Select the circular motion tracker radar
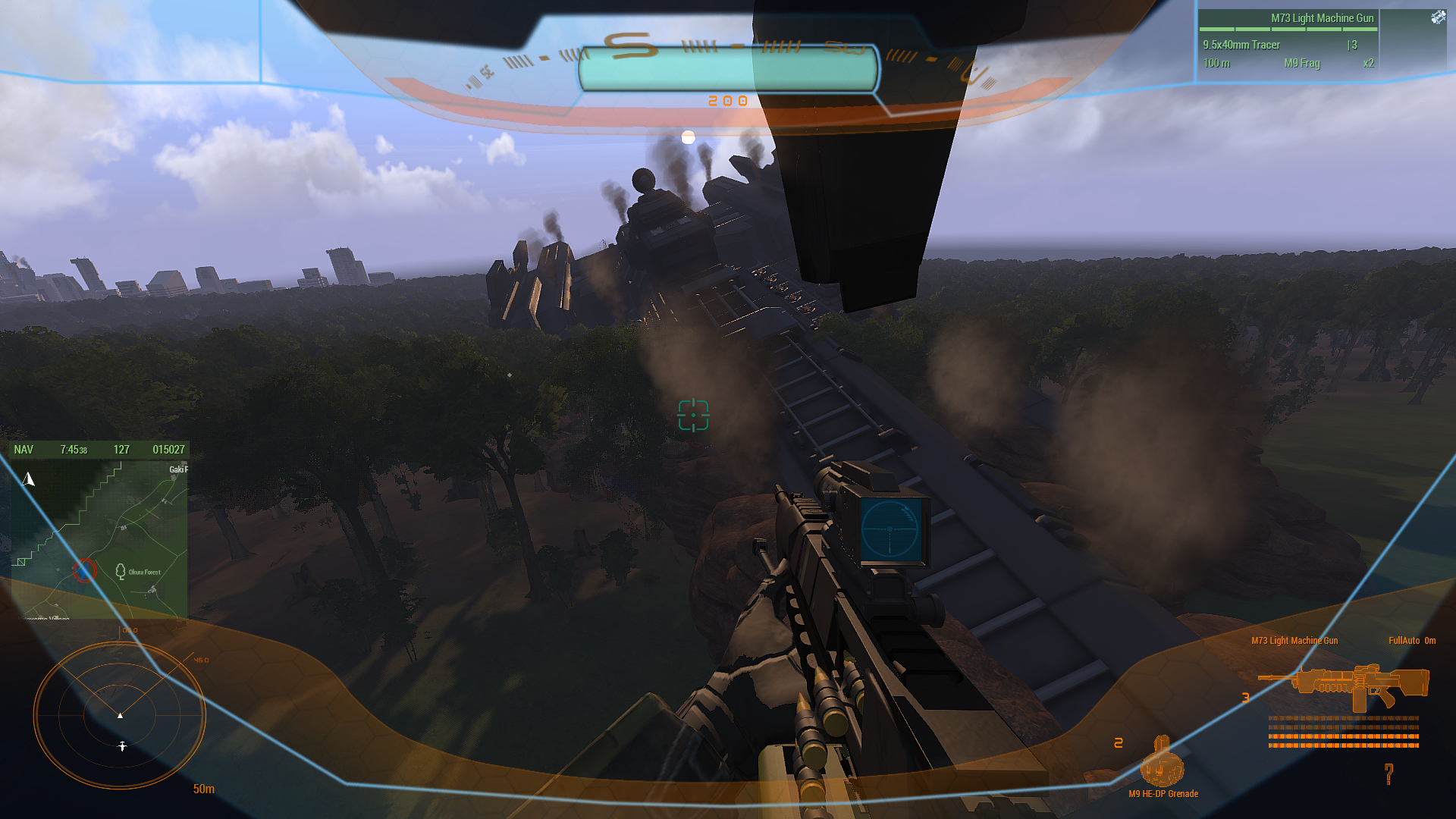 tap(120, 715)
